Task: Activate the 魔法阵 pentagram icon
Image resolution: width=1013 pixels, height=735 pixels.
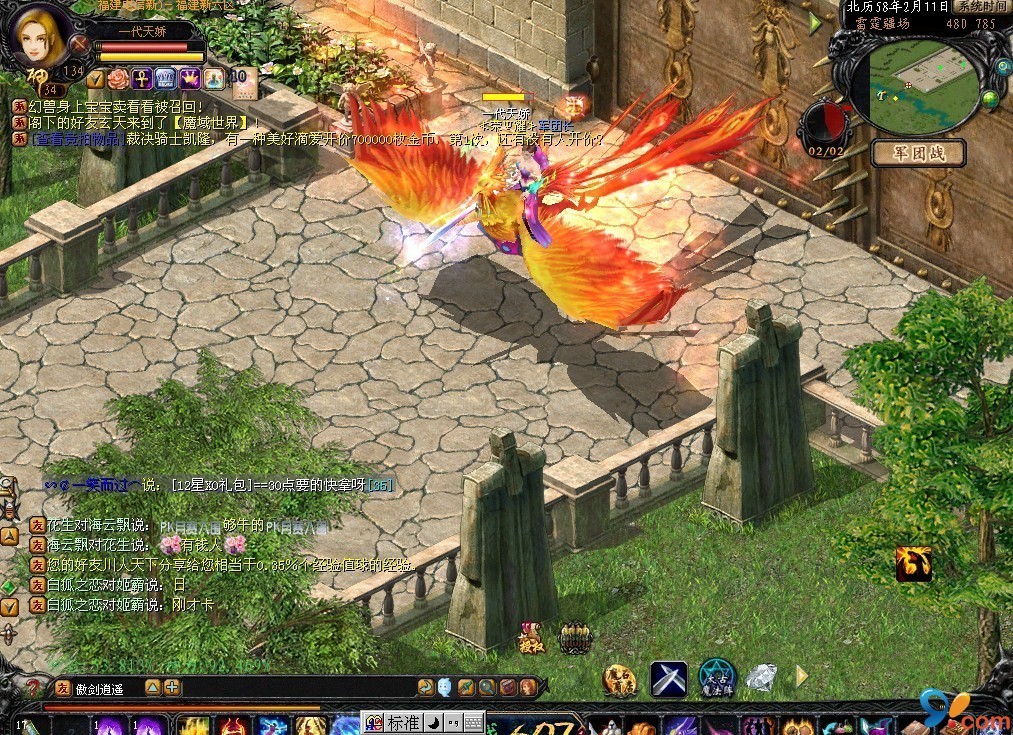Action: coord(716,679)
